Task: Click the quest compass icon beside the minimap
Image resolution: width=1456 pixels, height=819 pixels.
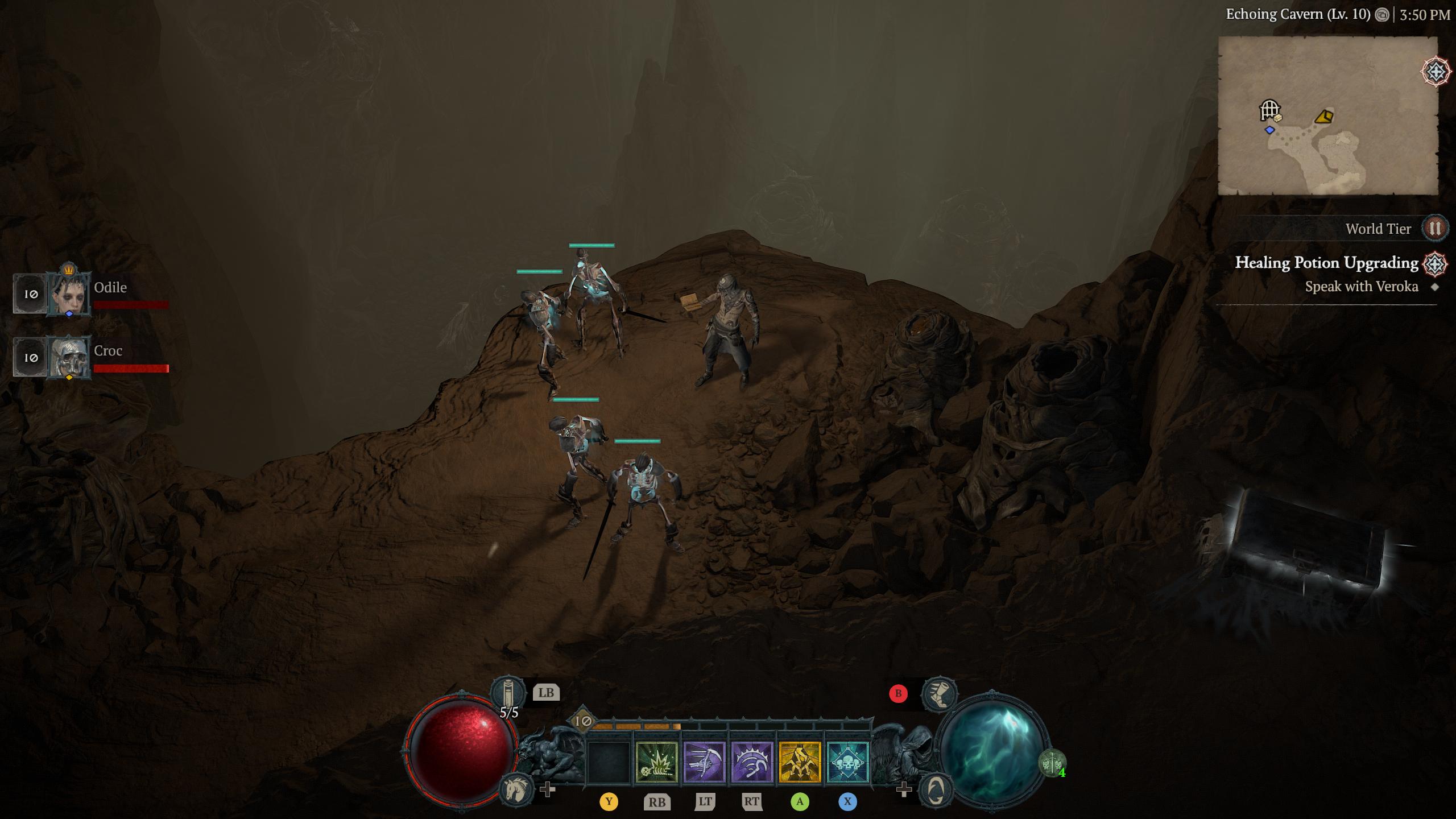Action: [1436, 72]
